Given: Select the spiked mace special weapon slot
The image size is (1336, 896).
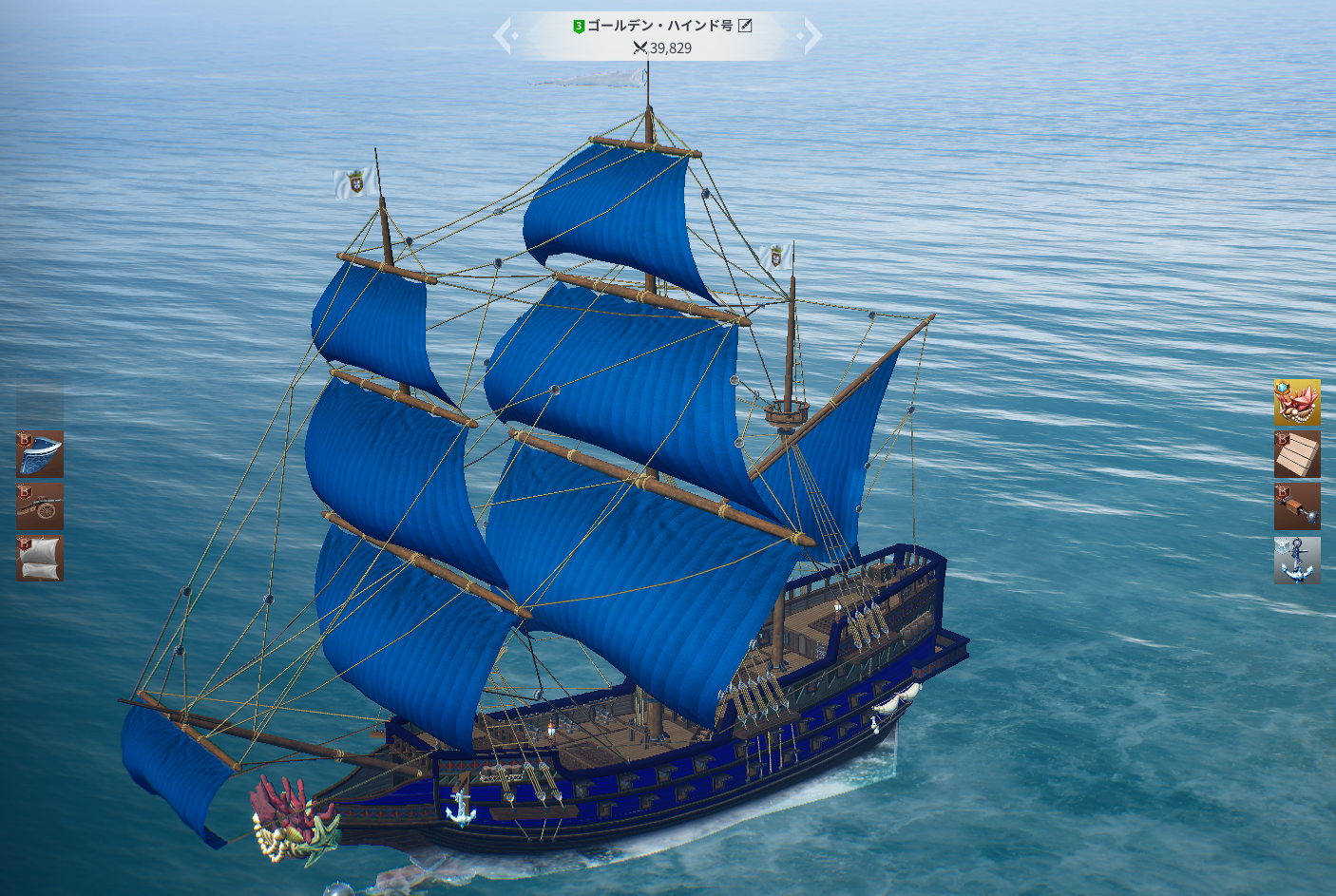Looking at the screenshot, I should coord(1297,506).
